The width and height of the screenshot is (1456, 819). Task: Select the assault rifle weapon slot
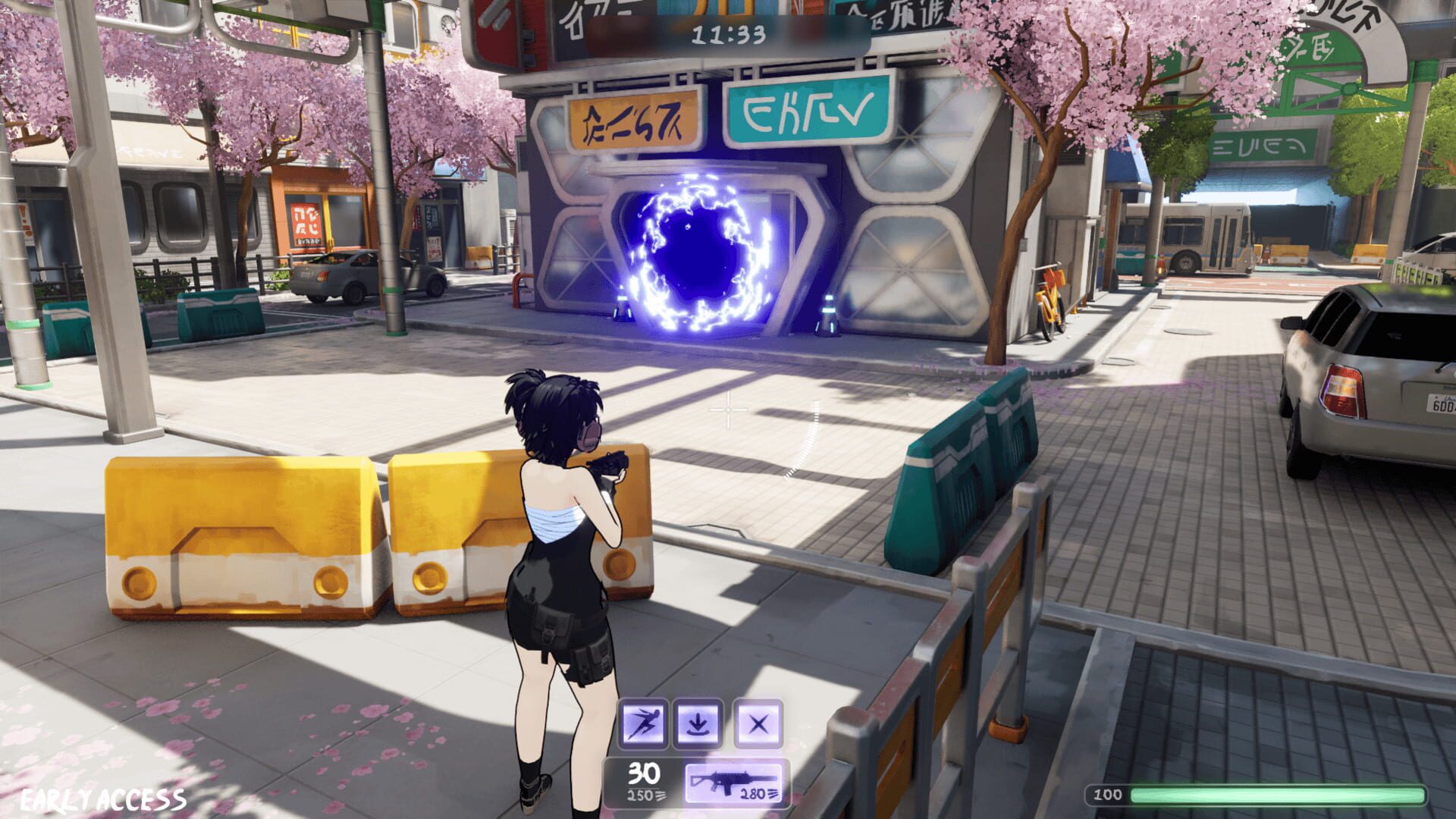(735, 782)
